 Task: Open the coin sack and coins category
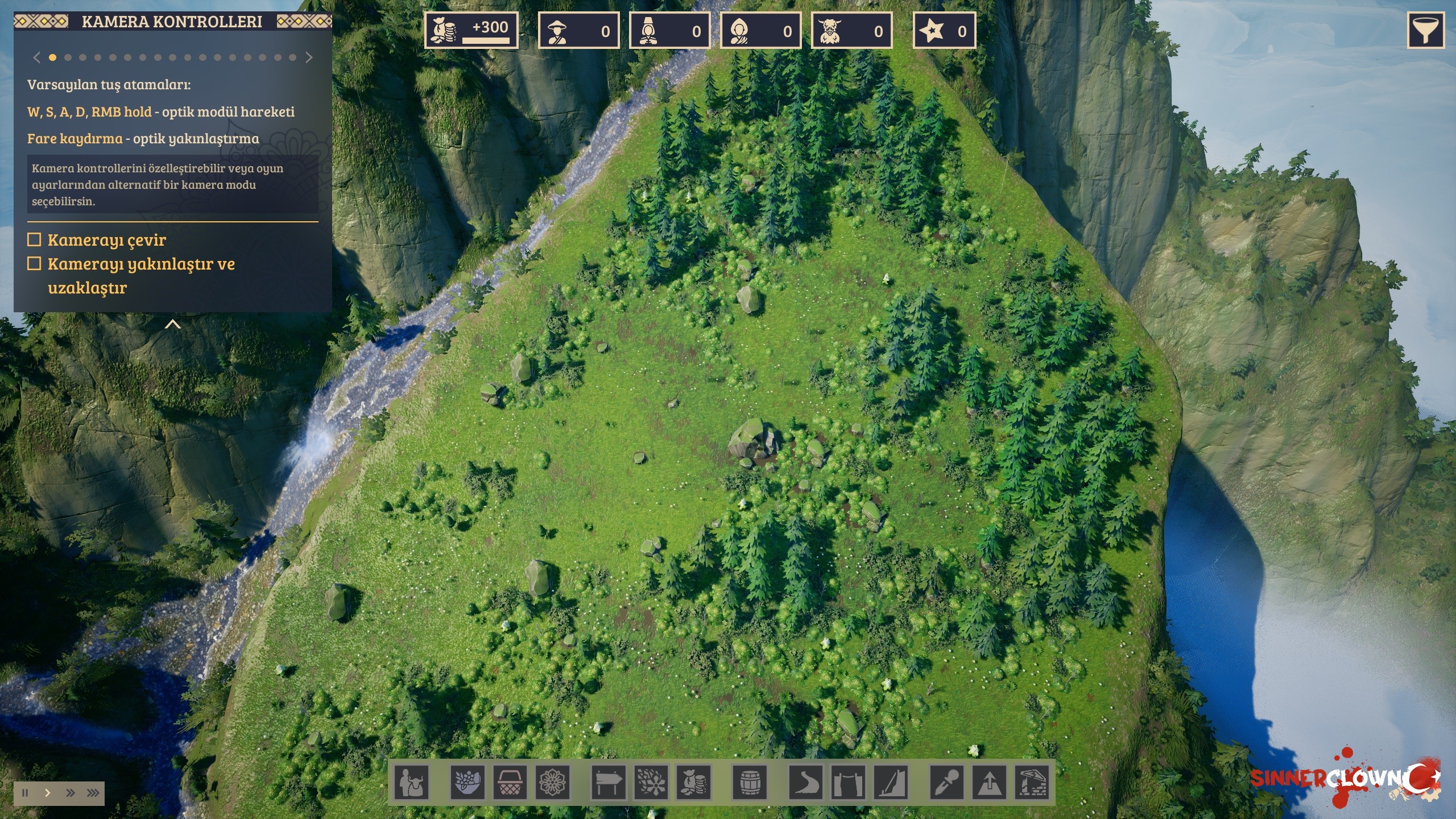(693, 783)
